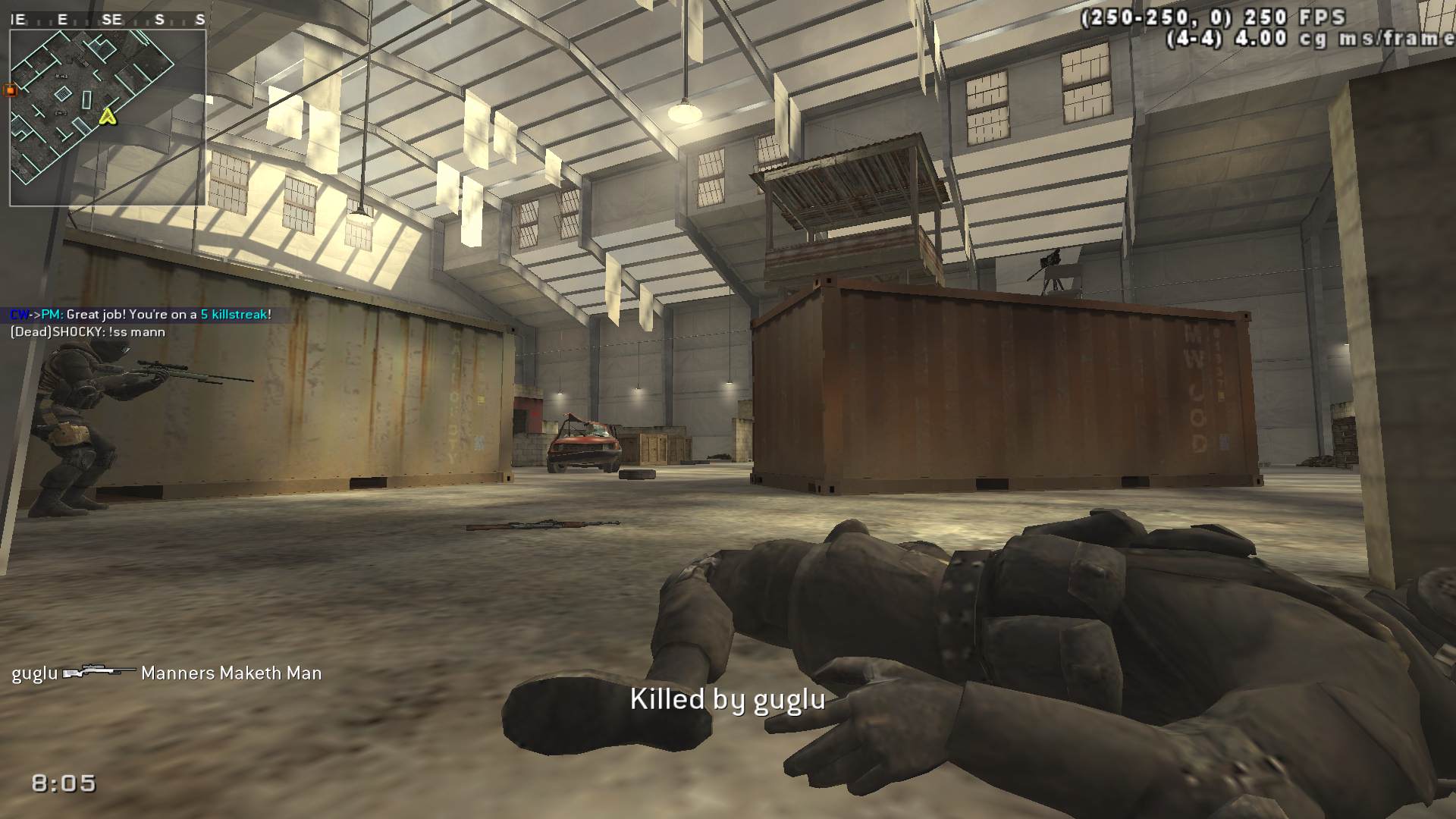Click the compass direction strip
The width and height of the screenshot is (1456, 819).
coord(108,20)
